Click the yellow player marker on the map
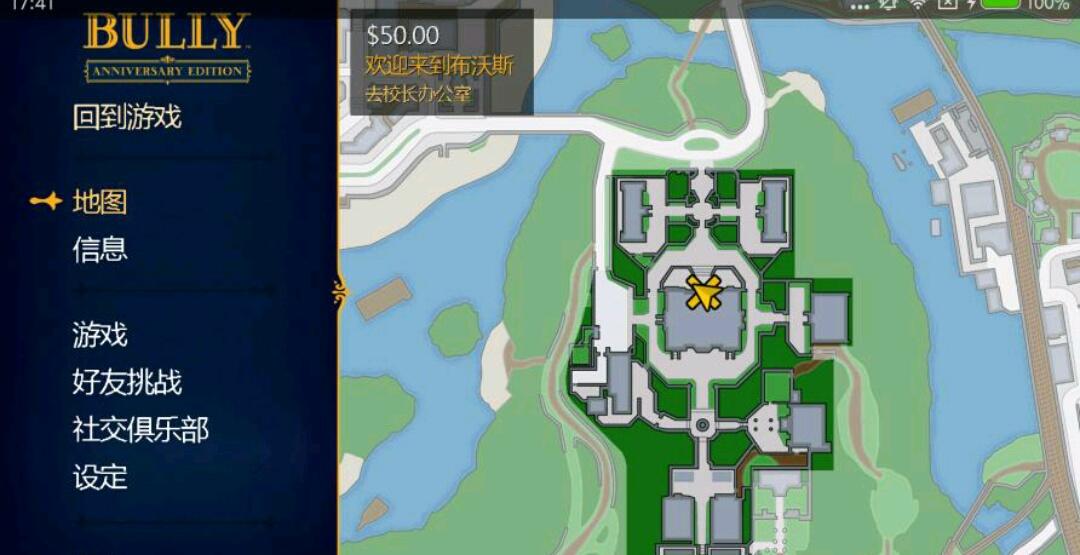The image size is (1080, 555). point(704,293)
